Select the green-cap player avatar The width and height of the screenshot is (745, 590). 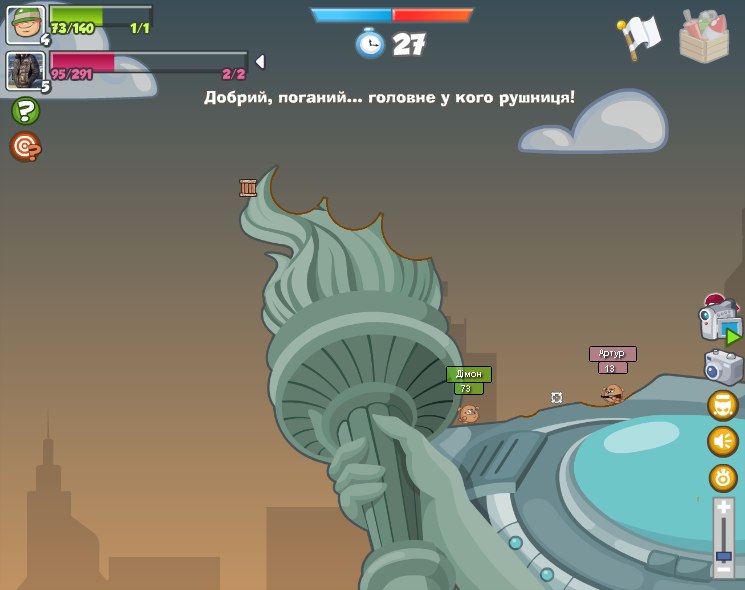pos(26,24)
